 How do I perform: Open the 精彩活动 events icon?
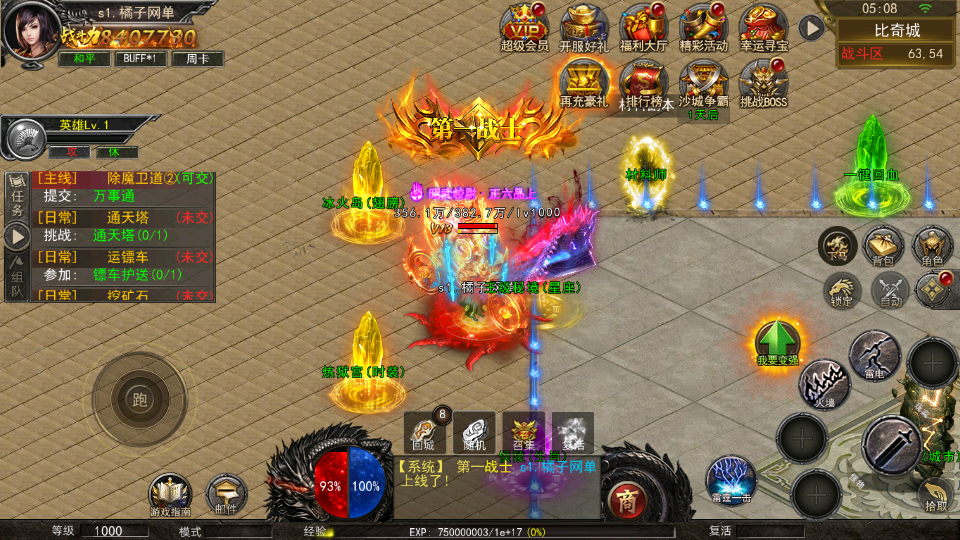tap(704, 26)
